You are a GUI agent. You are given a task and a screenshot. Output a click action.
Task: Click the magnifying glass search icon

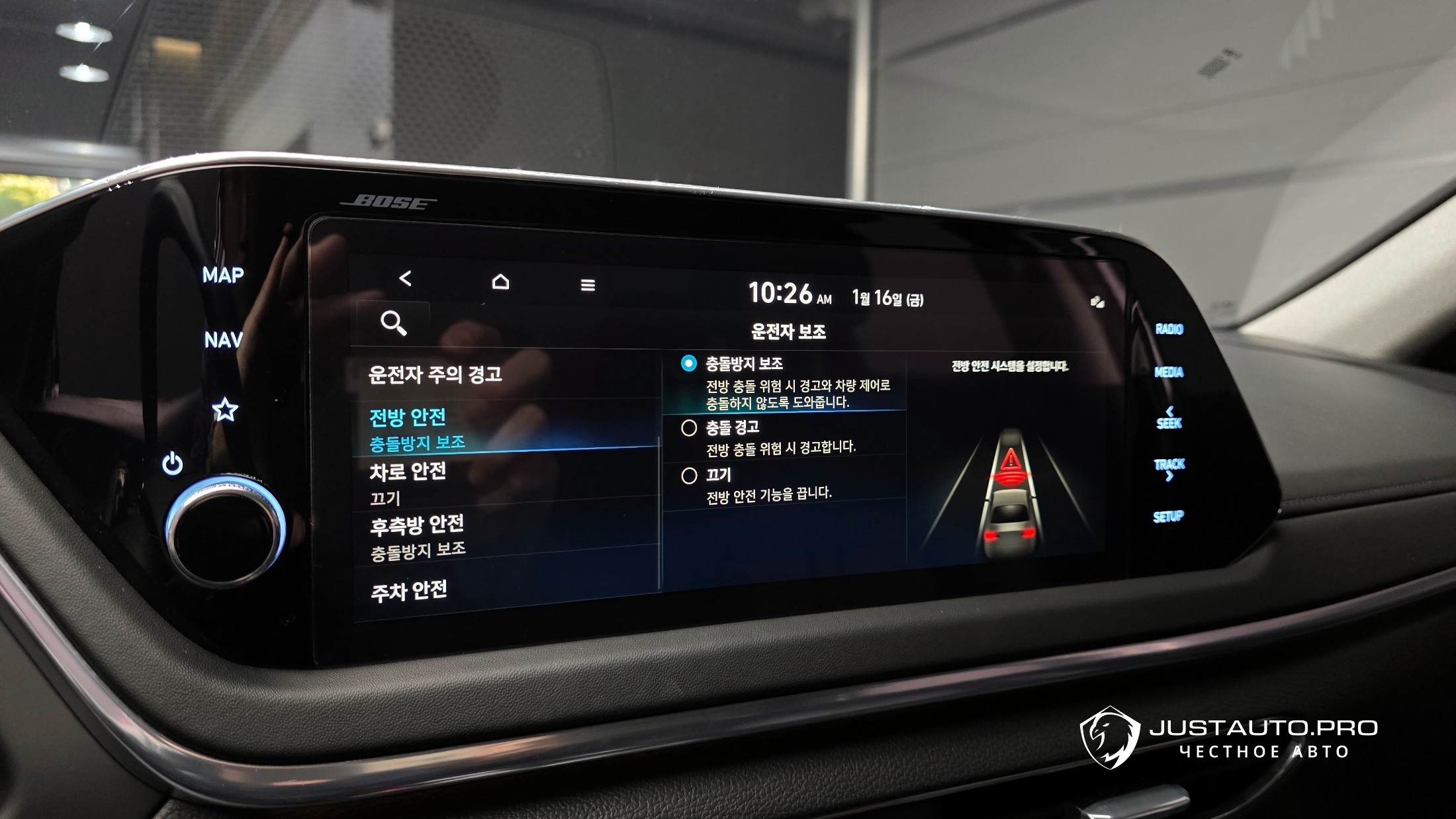tap(393, 323)
